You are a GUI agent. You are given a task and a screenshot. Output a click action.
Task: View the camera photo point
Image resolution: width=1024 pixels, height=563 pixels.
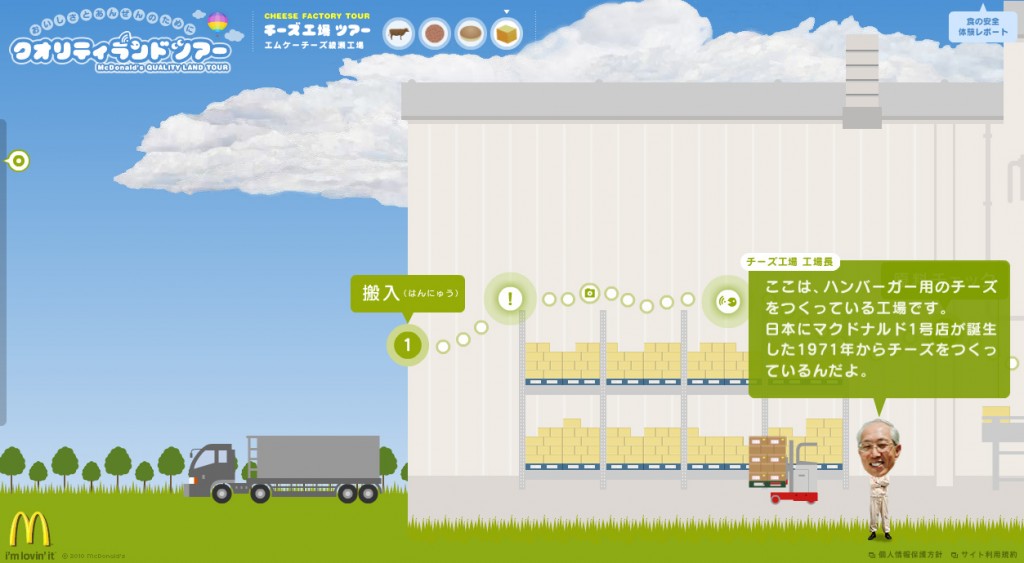(x=590, y=292)
